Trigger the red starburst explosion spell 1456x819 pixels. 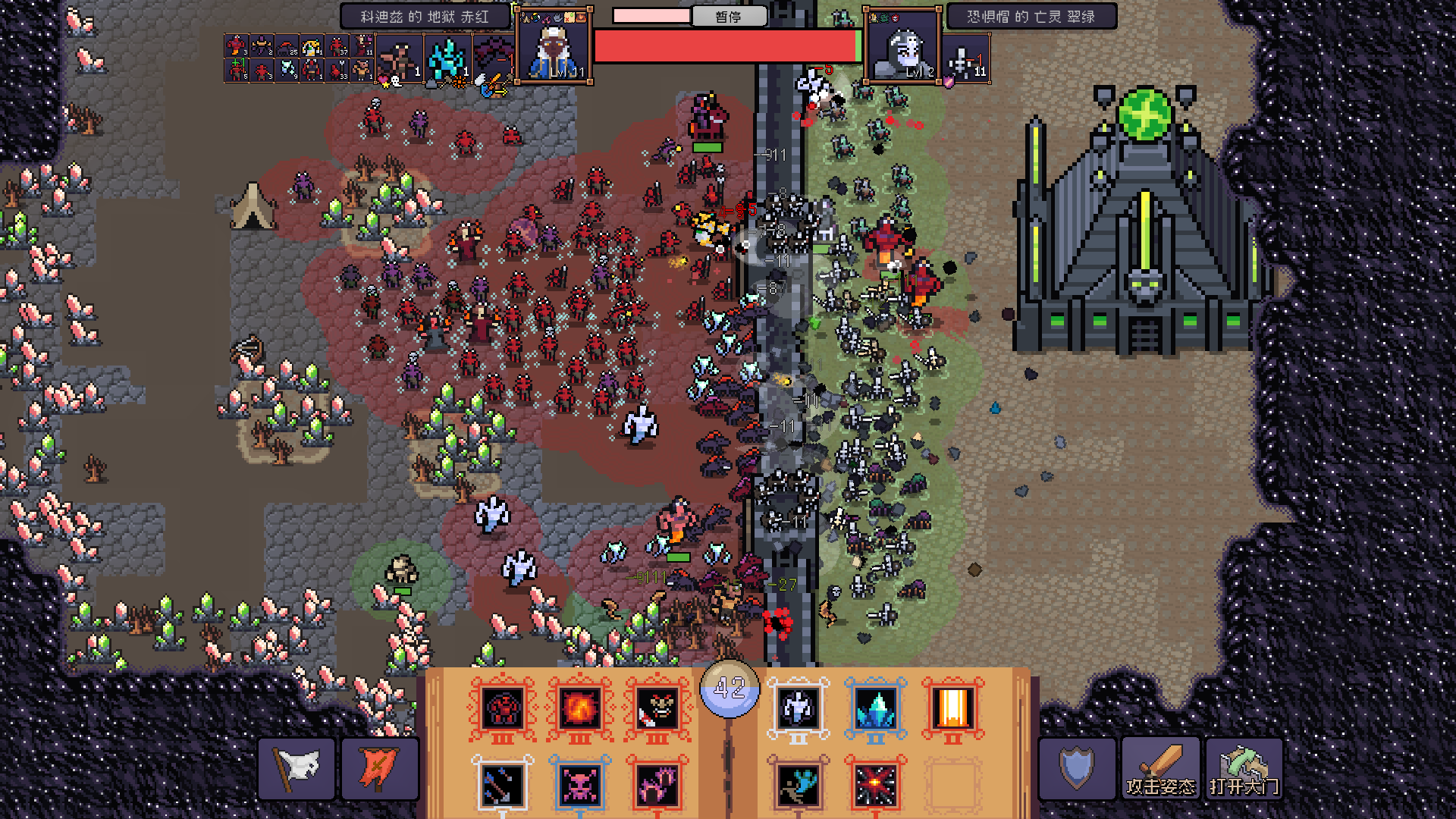pyautogui.click(x=876, y=786)
